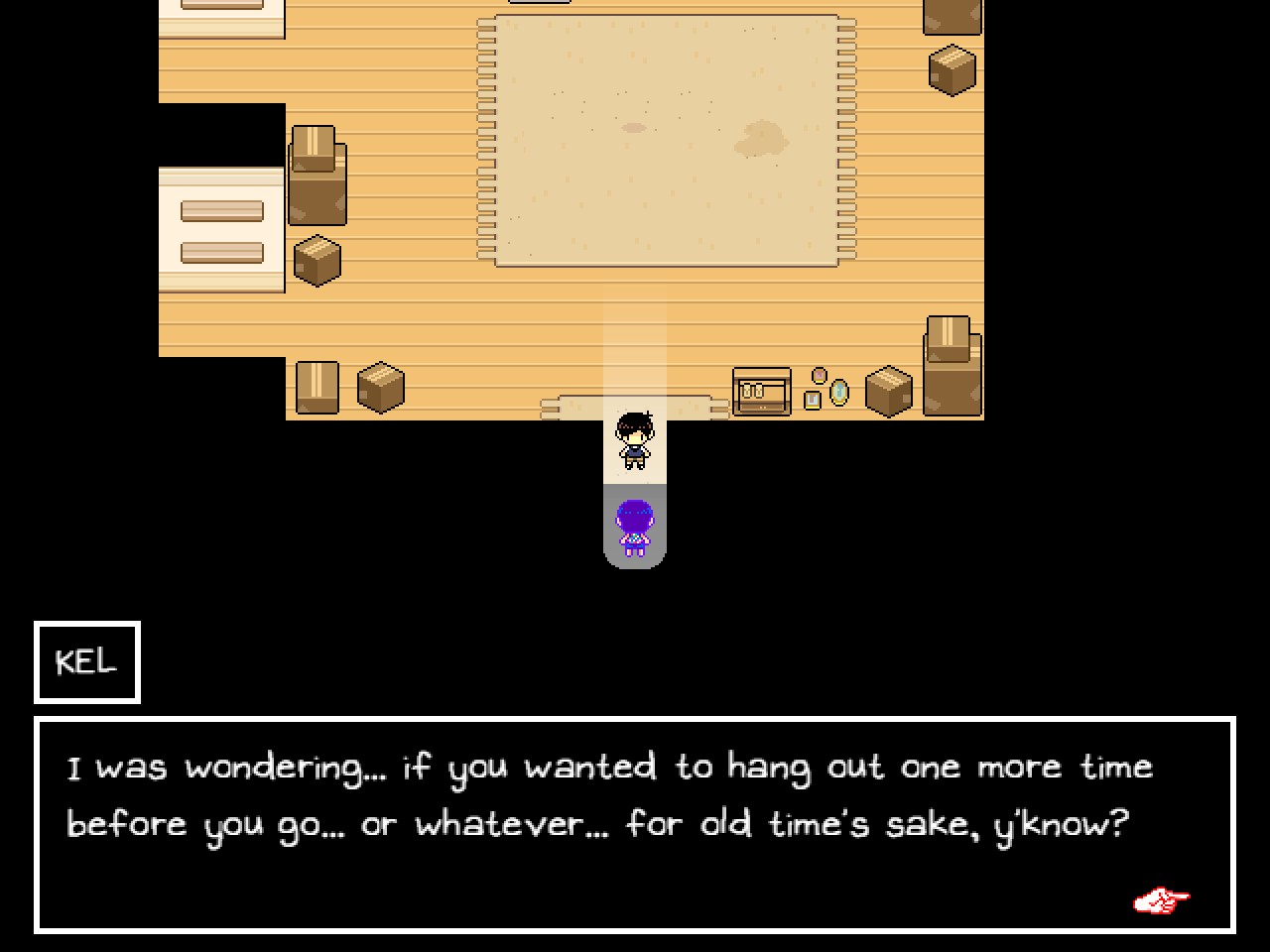This screenshot has height=952, width=1270.
Task: Click the red pointing hand cursor
Action: tap(1161, 899)
